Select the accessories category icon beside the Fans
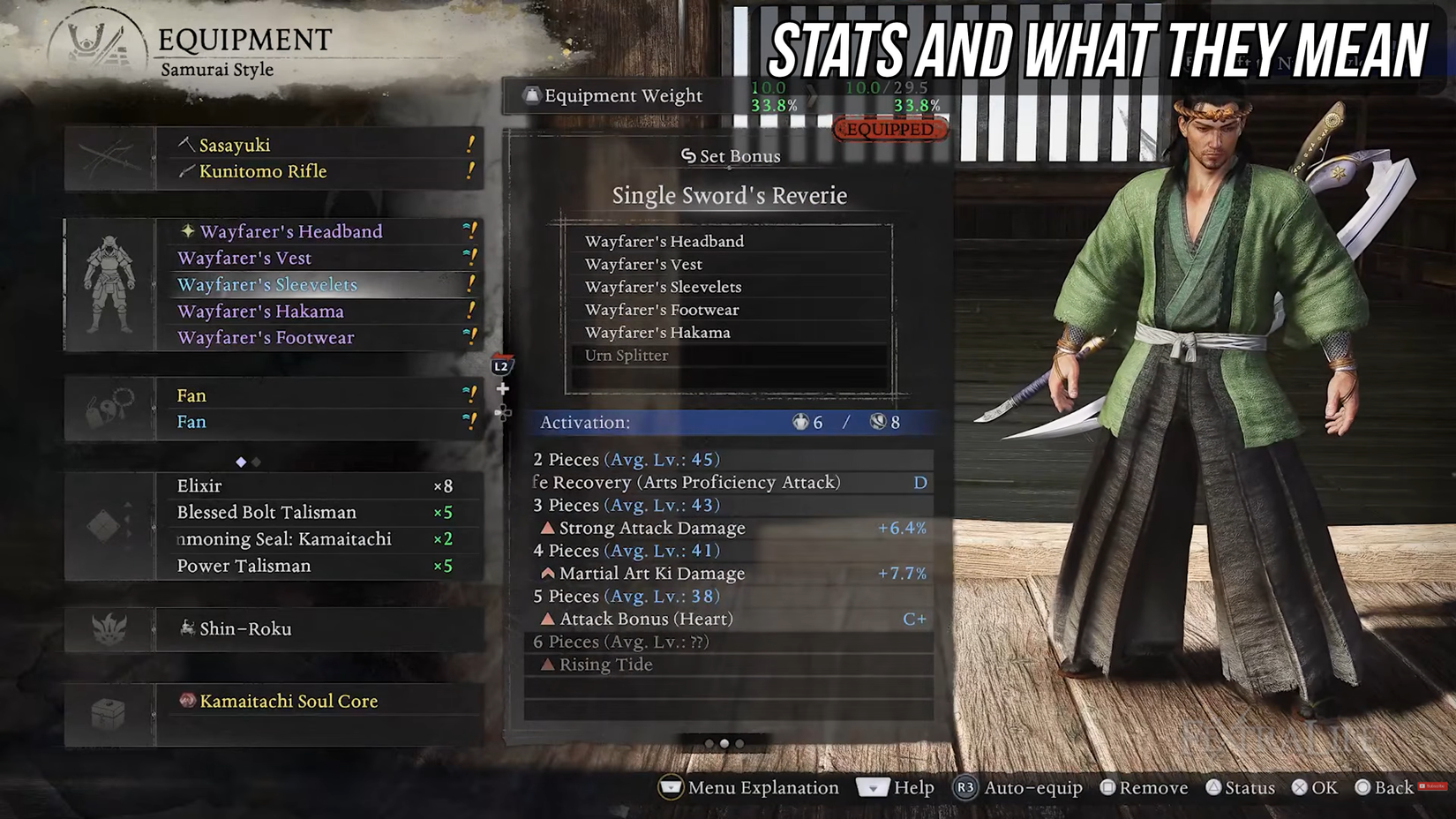Image resolution: width=1456 pixels, height=819 pixels. (x=110, y=408)
